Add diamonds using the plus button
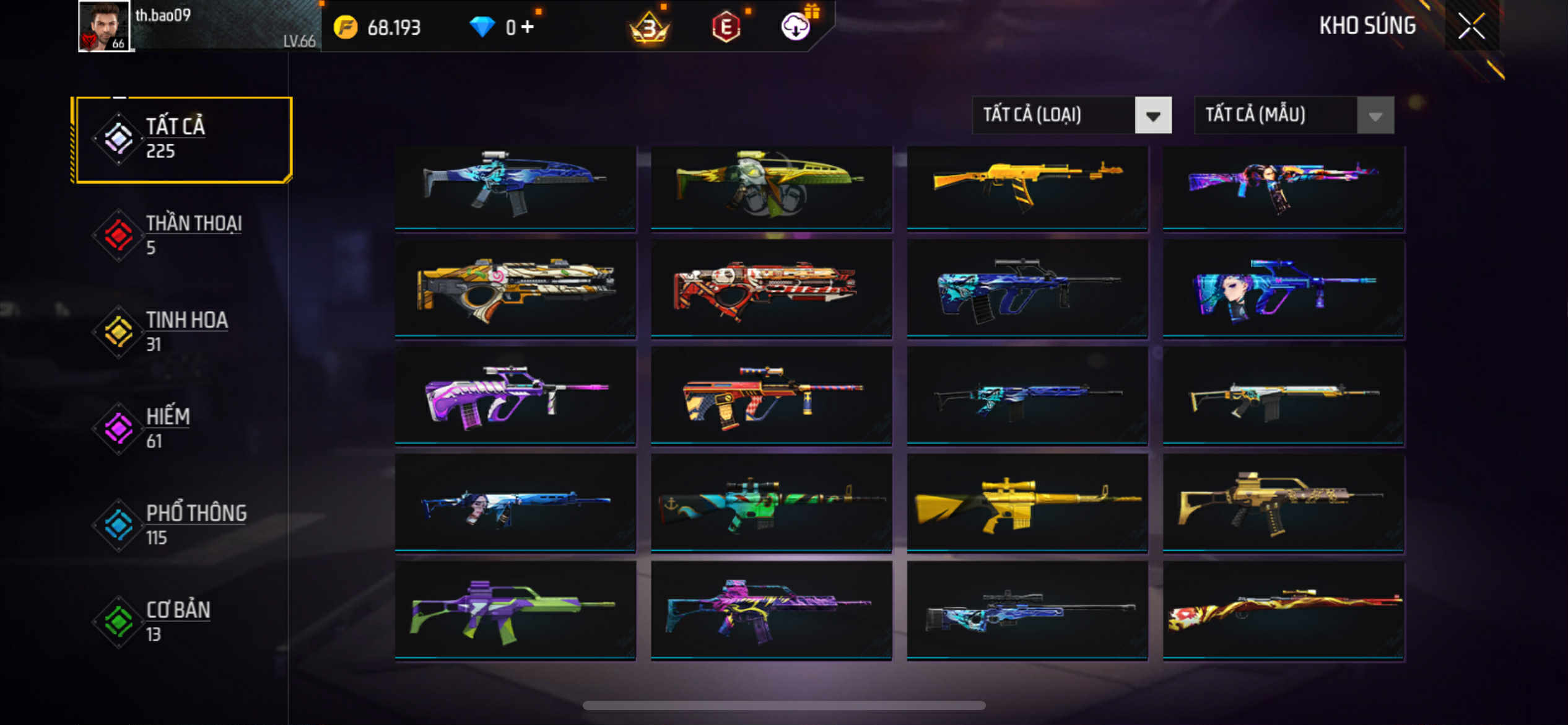This screenshot has width=1568, height=725. point(527,27)
